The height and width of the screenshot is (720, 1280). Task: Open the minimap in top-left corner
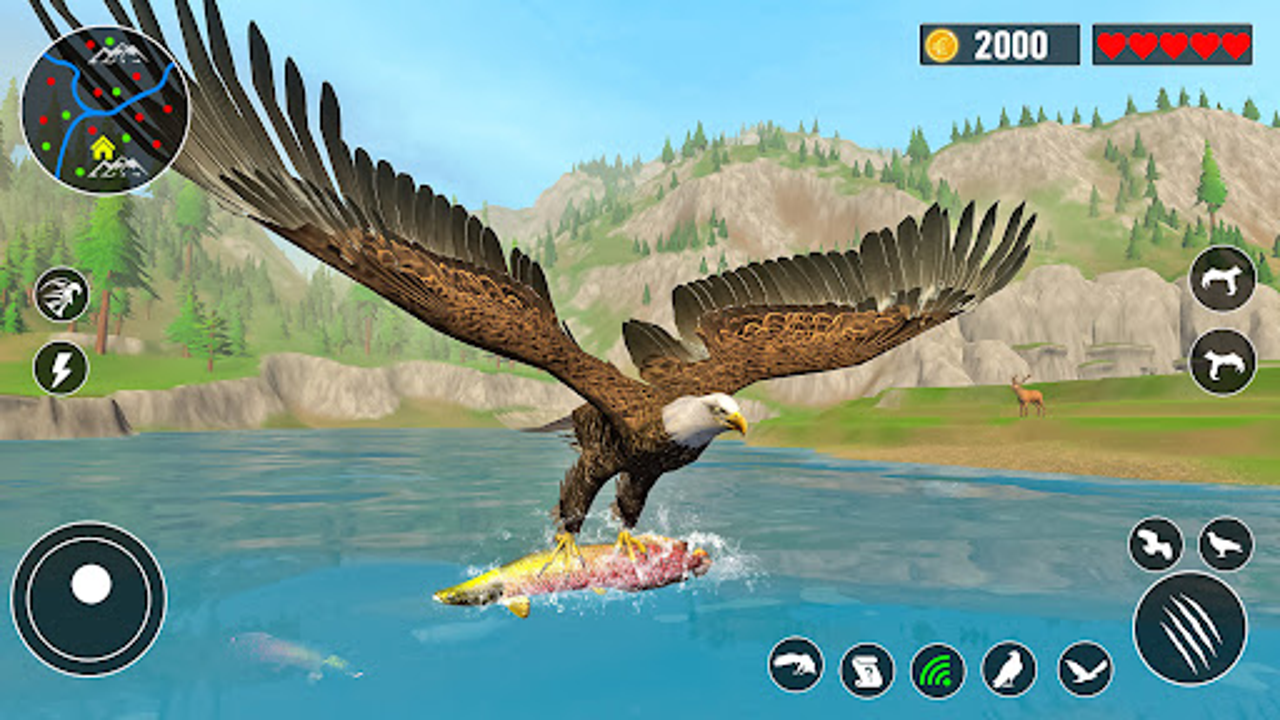[100, 105]
